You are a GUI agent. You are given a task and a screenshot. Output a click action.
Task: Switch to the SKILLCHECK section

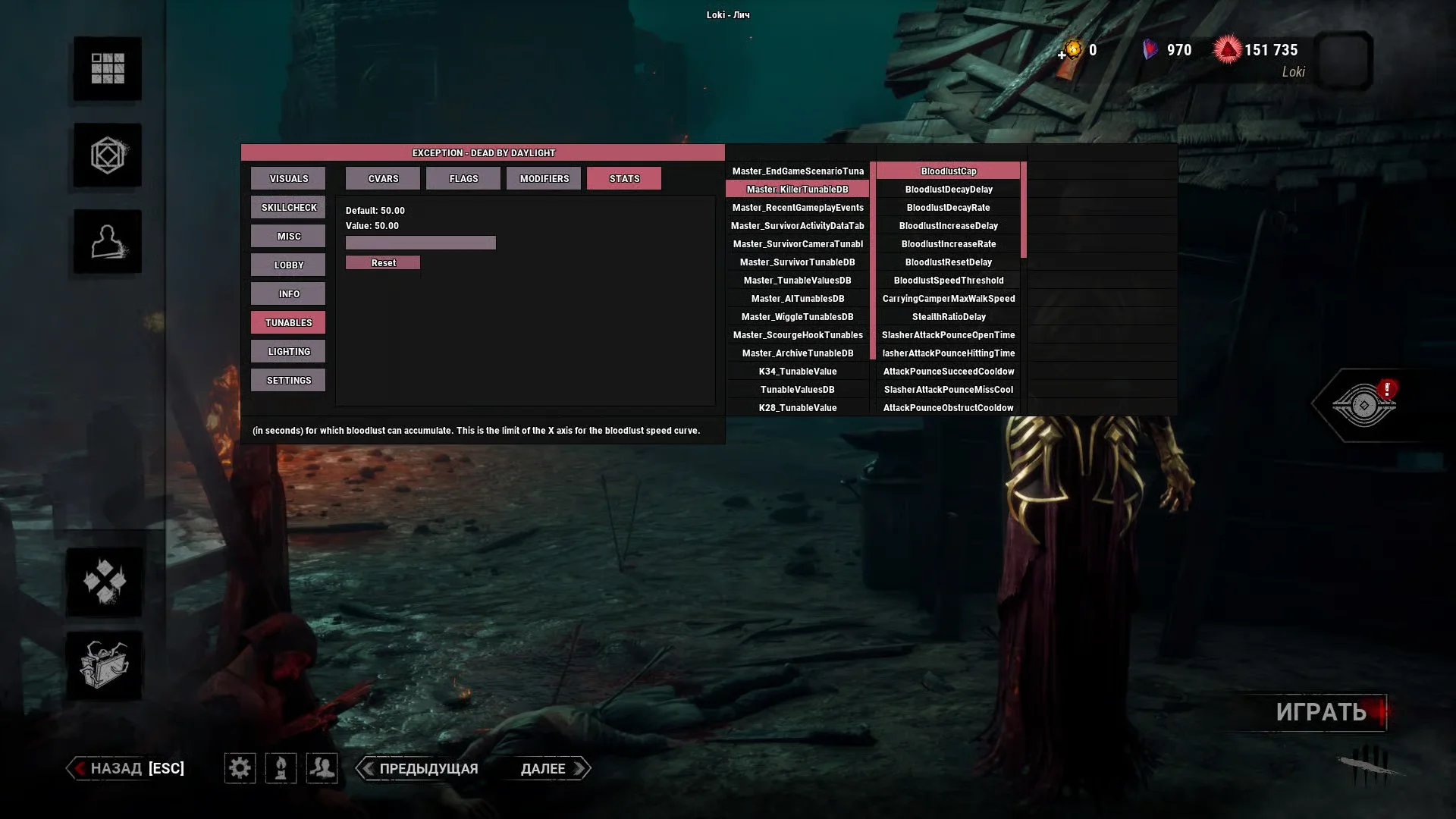click(288, 208)
